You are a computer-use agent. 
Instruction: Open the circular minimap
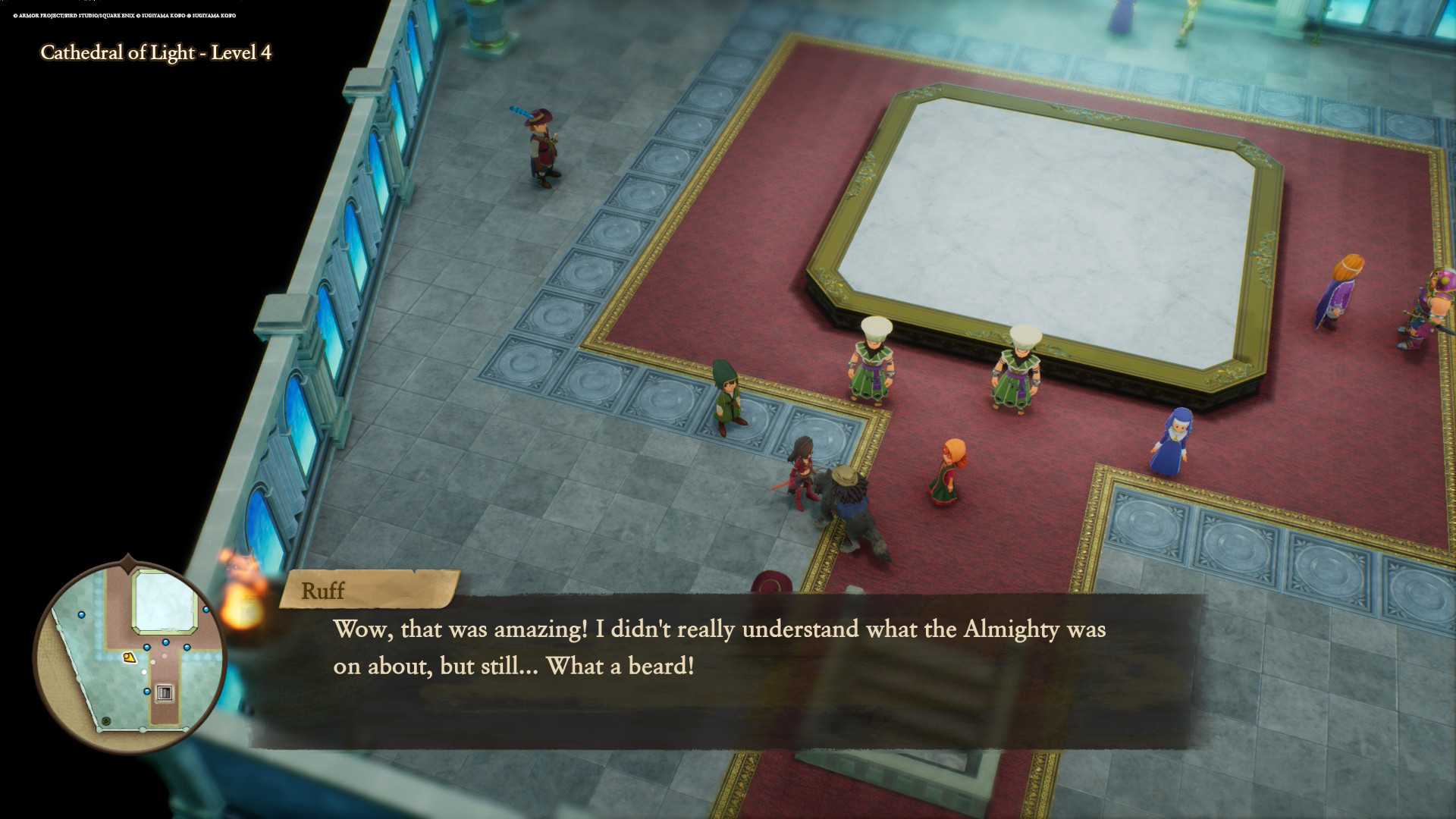click(129, 656)
